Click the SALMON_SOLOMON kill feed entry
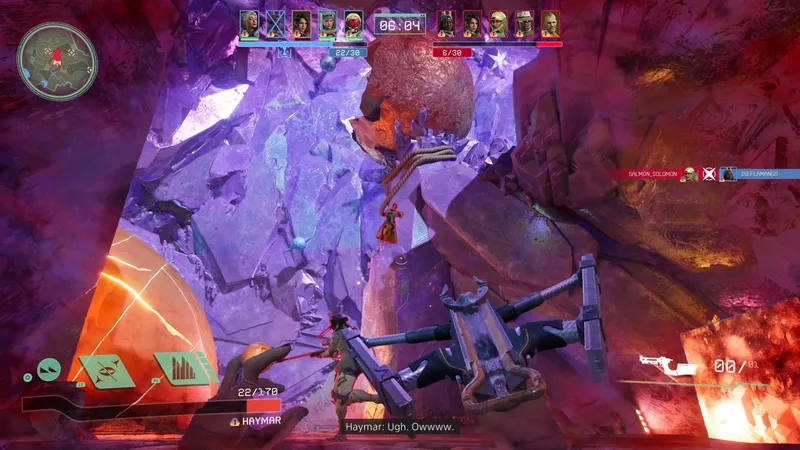Viewport: 800px width, 450px height. (x=652, y=174)
